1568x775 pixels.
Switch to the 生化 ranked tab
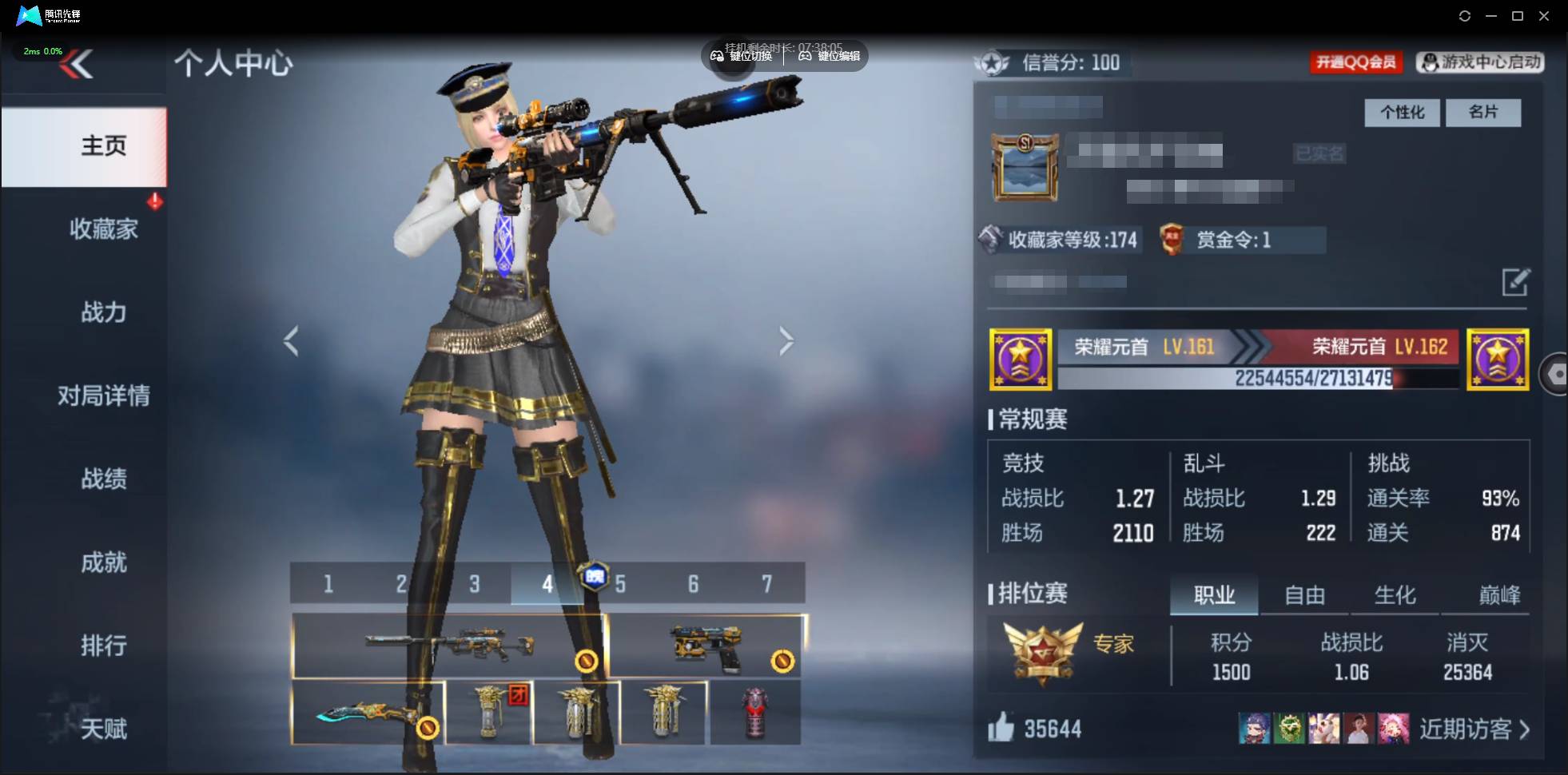click(1395, 594)
